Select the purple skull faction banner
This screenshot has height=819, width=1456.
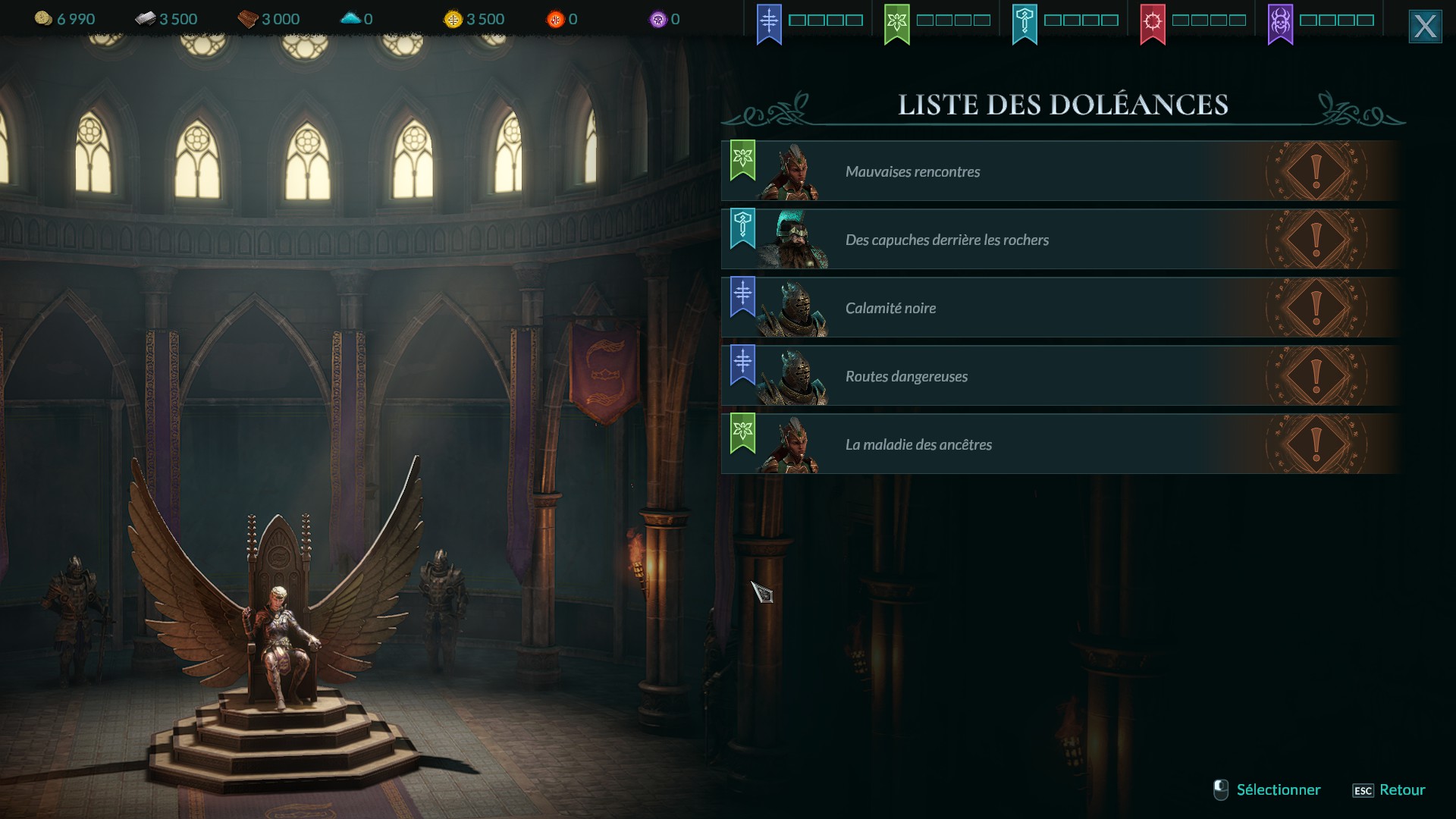click(1280, 23)
